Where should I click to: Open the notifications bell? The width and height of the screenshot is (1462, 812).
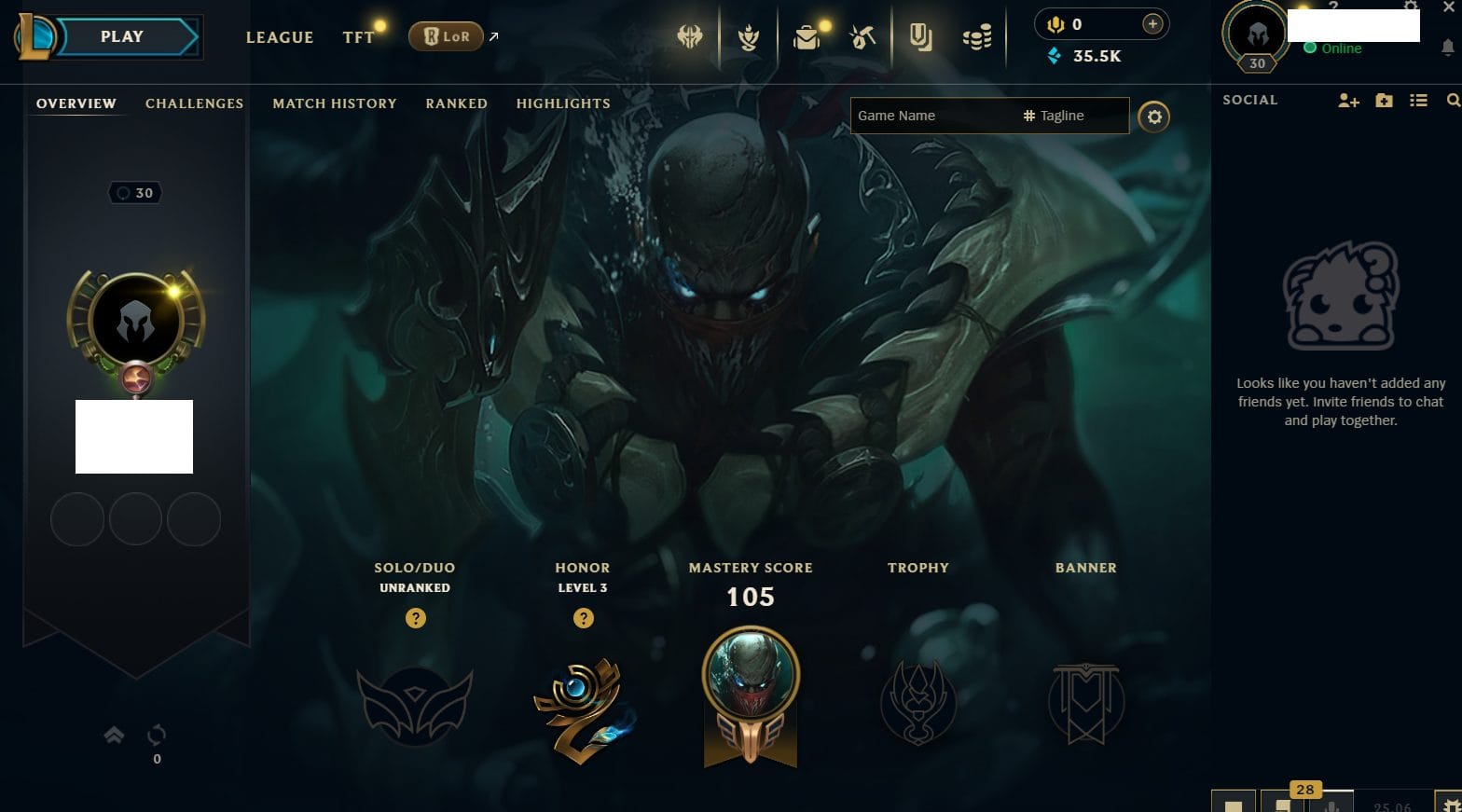1447,47
